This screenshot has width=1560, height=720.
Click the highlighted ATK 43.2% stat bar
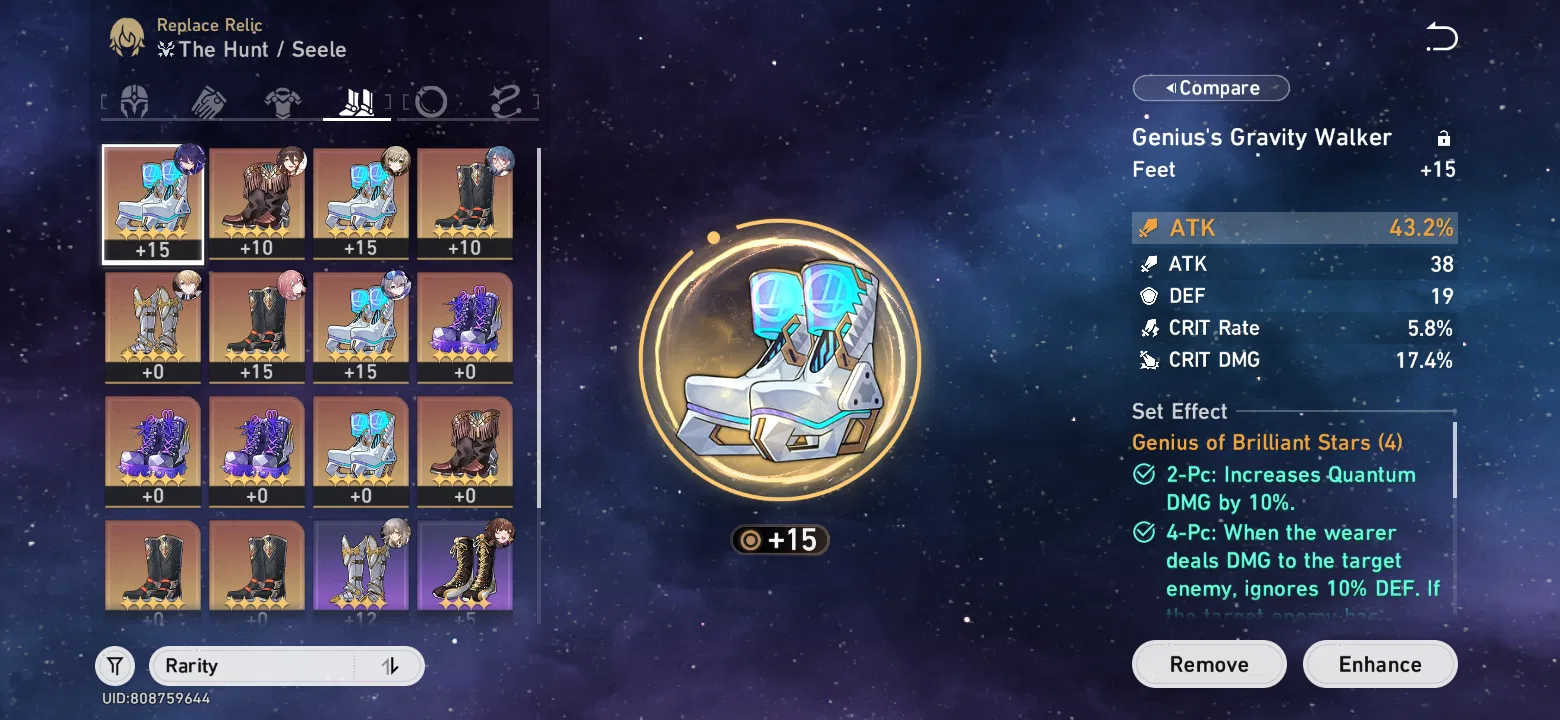pos(1294,227)
